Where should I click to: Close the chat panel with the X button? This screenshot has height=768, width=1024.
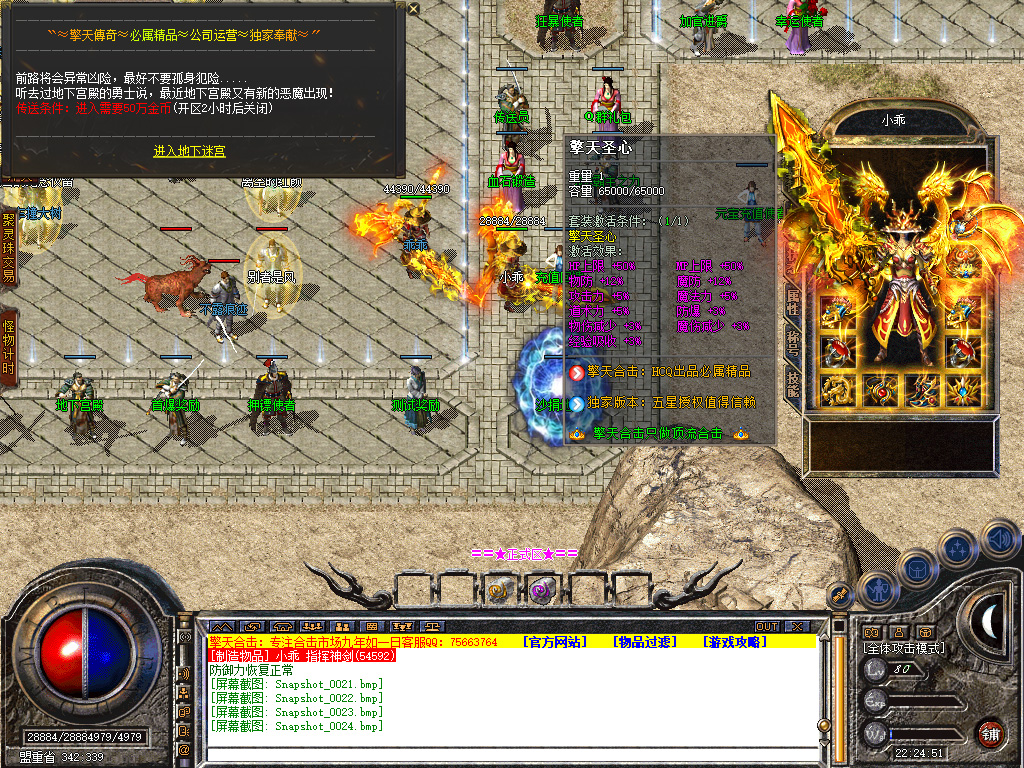coord(796,626)
